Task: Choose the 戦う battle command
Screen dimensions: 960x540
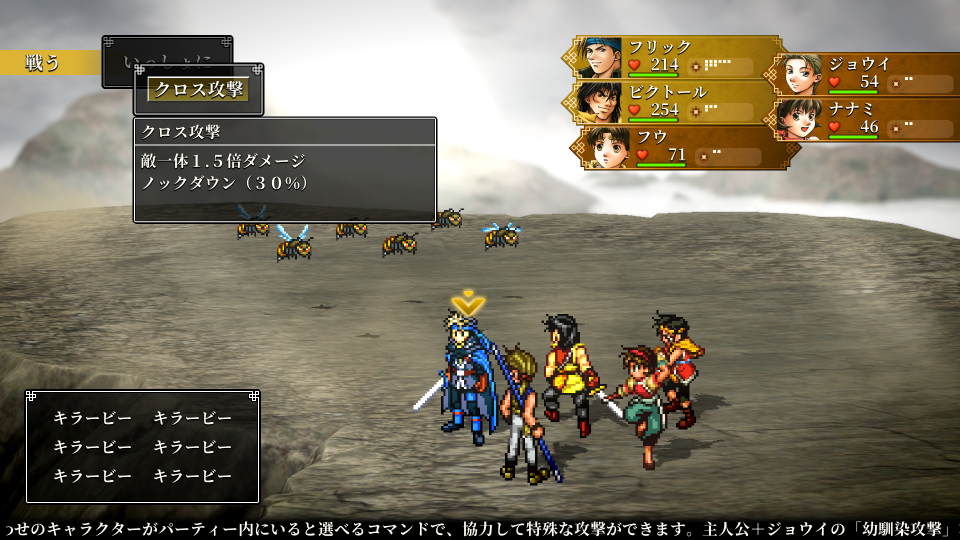Action: coord(45,62)
